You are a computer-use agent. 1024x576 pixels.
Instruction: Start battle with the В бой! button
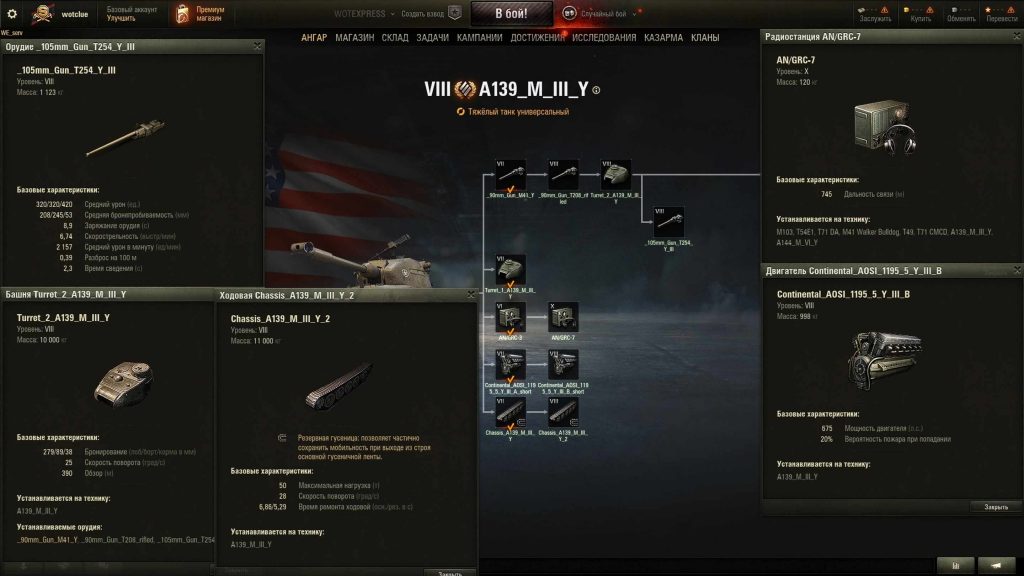click(x=510, y=14)
